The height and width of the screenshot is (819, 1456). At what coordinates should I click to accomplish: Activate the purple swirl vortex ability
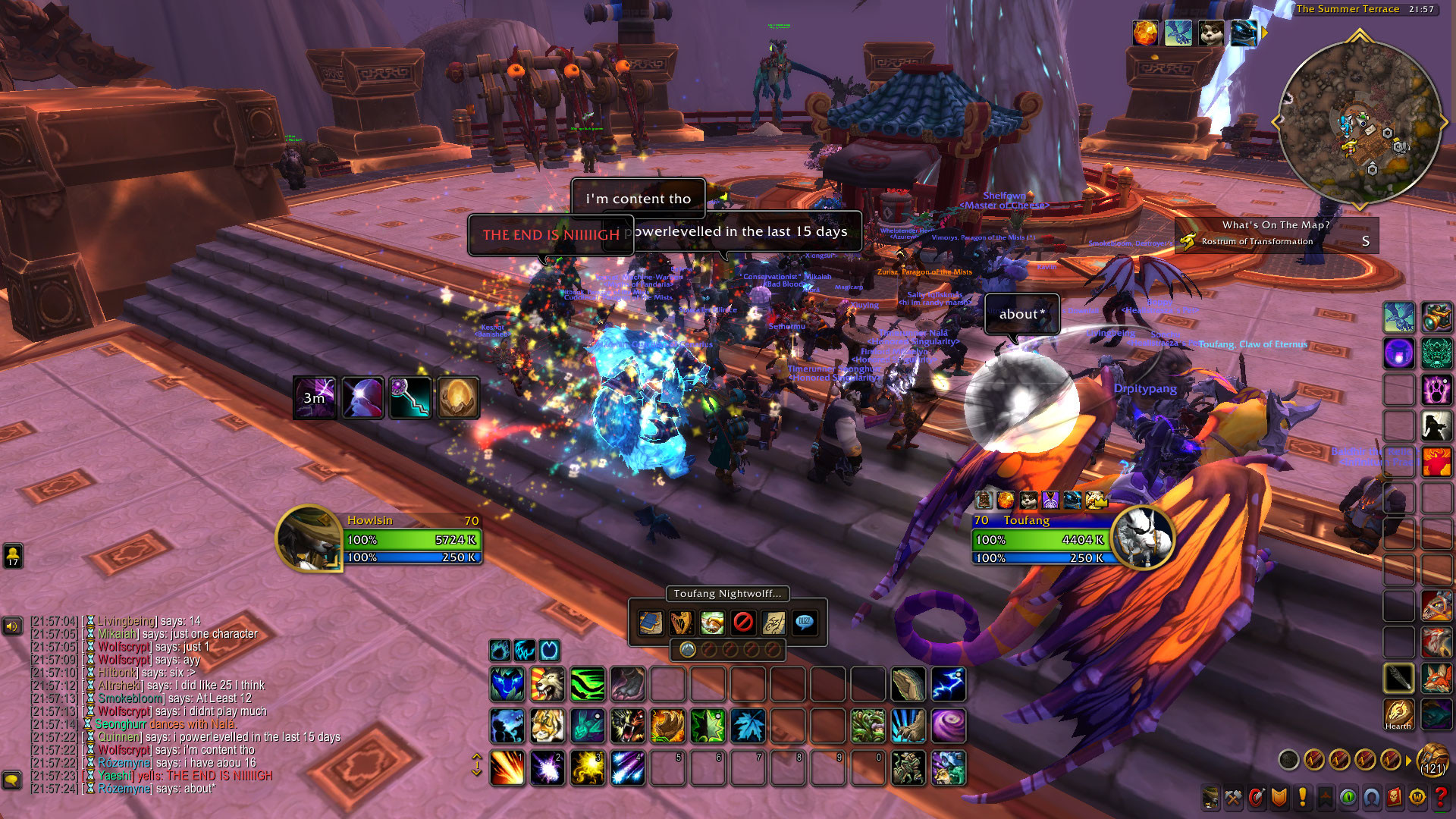coord(948,726)
